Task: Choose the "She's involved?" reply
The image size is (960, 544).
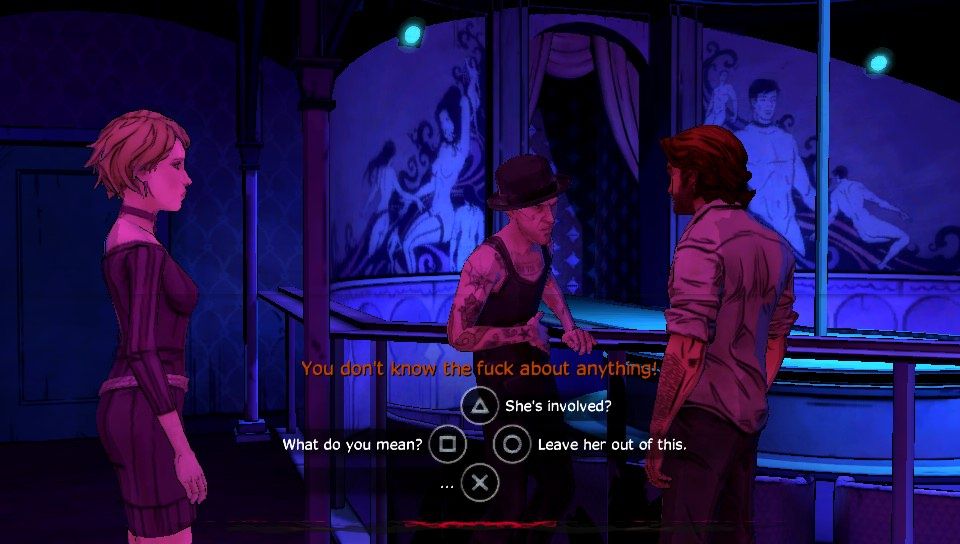Action: (x=481, y=405)
